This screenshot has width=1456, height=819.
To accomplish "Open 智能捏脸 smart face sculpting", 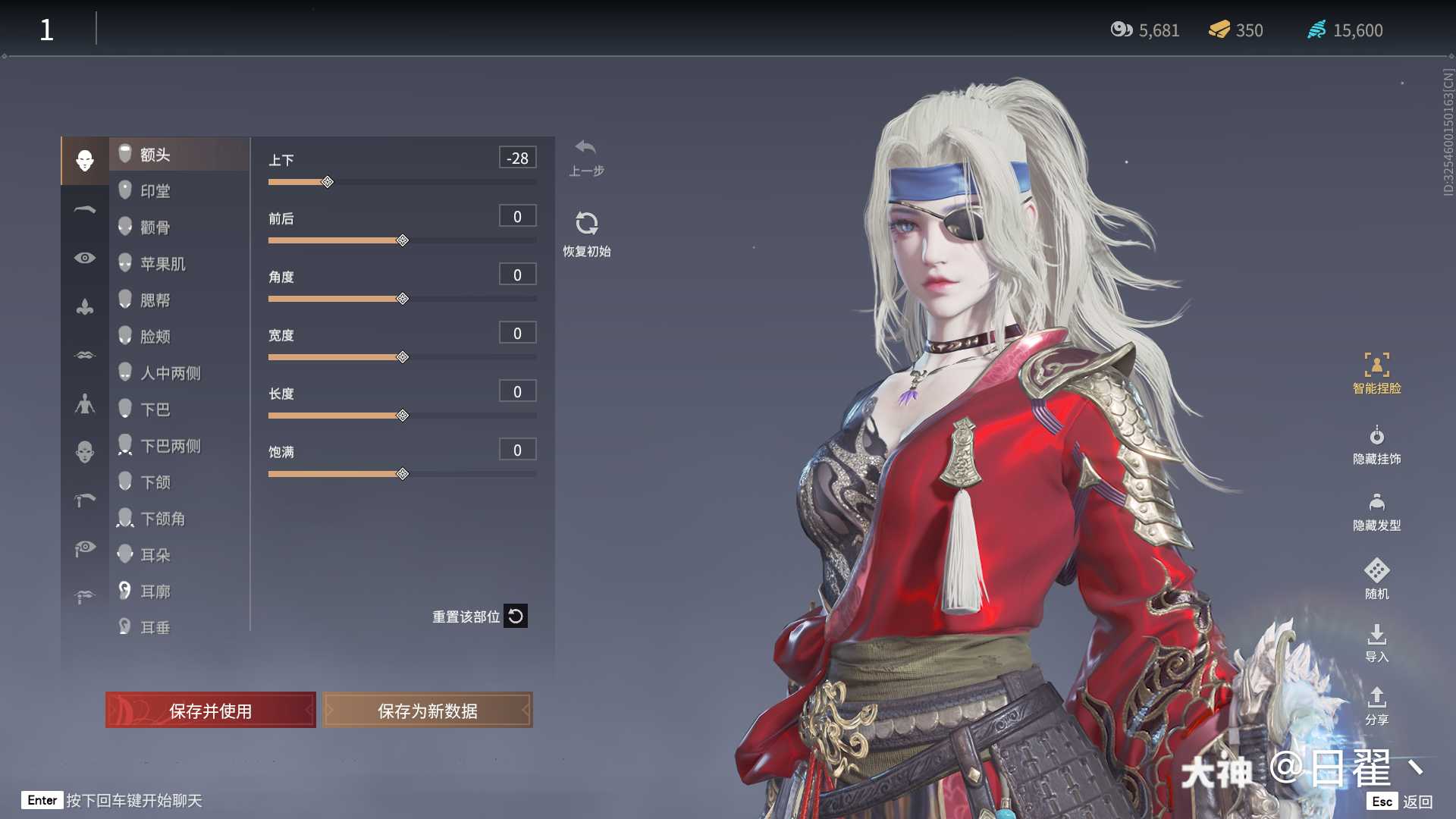I will (1376, 374).
